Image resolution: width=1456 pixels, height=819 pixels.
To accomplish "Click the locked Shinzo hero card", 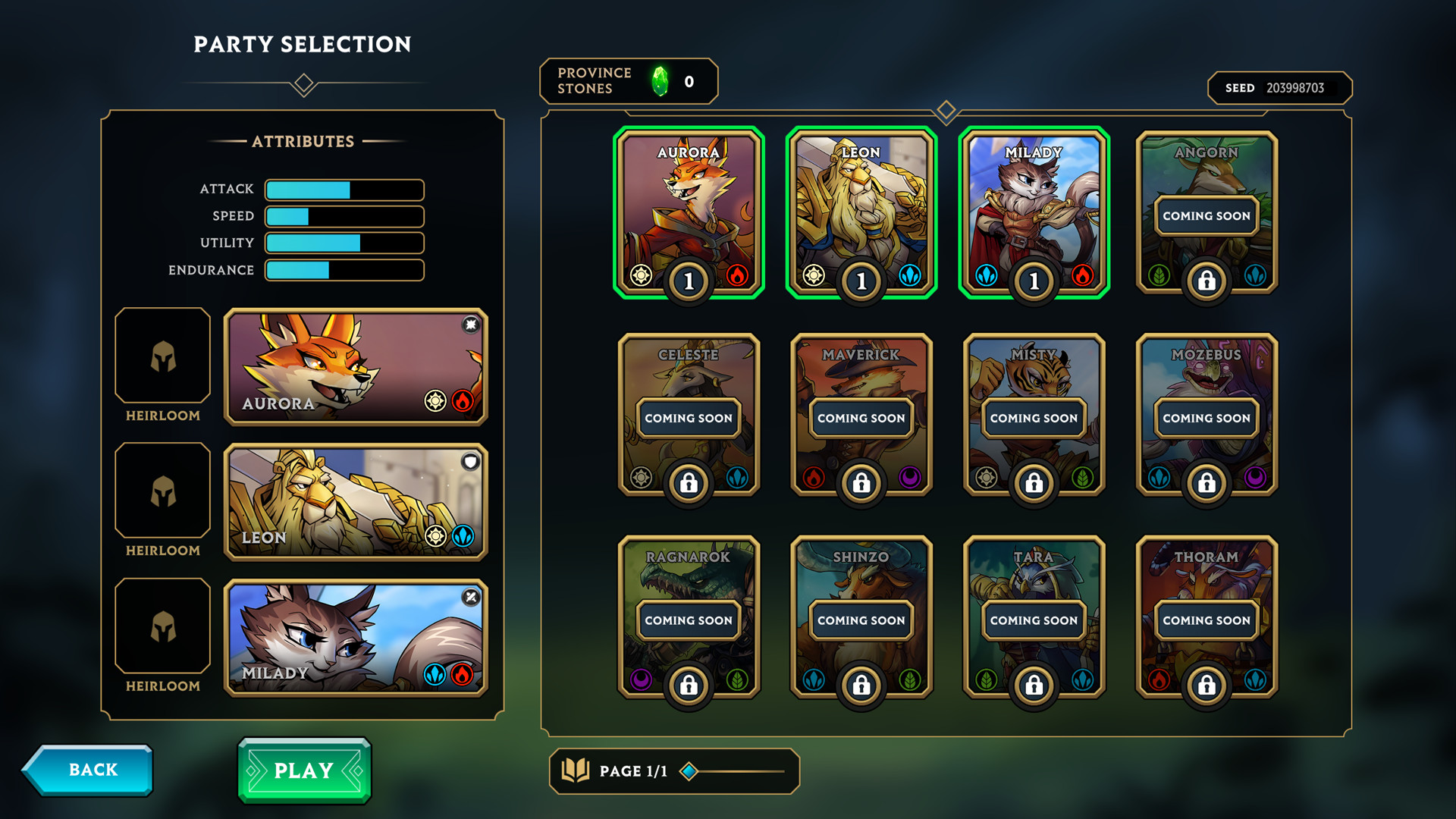I will [861, 617].
